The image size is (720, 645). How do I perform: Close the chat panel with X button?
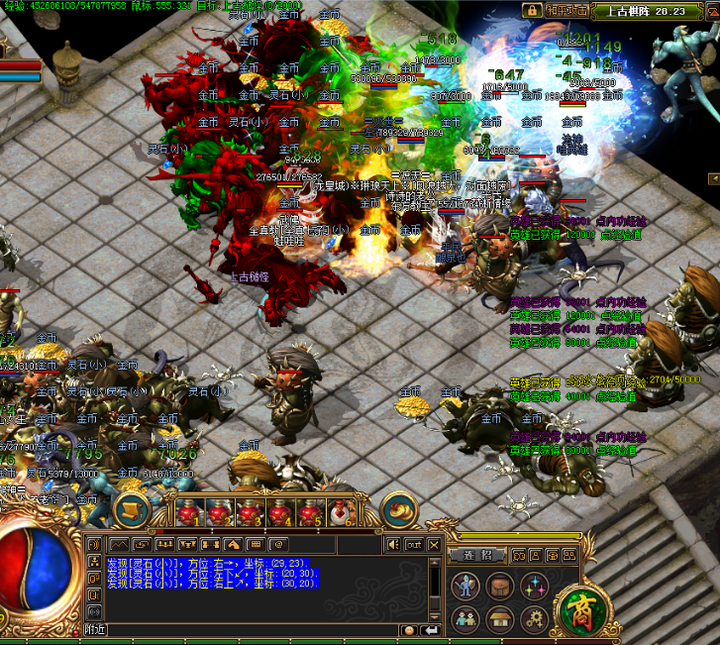click(433, 544)
